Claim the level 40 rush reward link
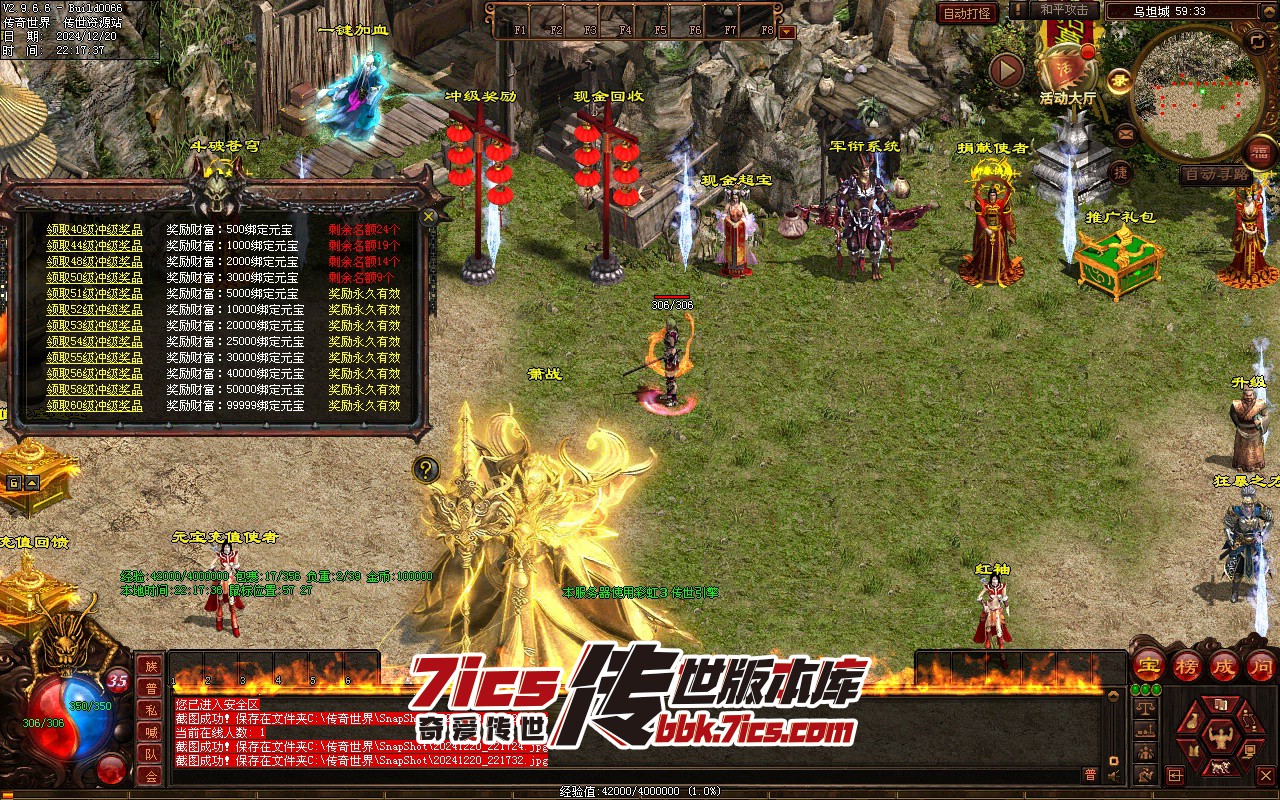The width and height of the screenshot is (1280, 800). [94, 229]
